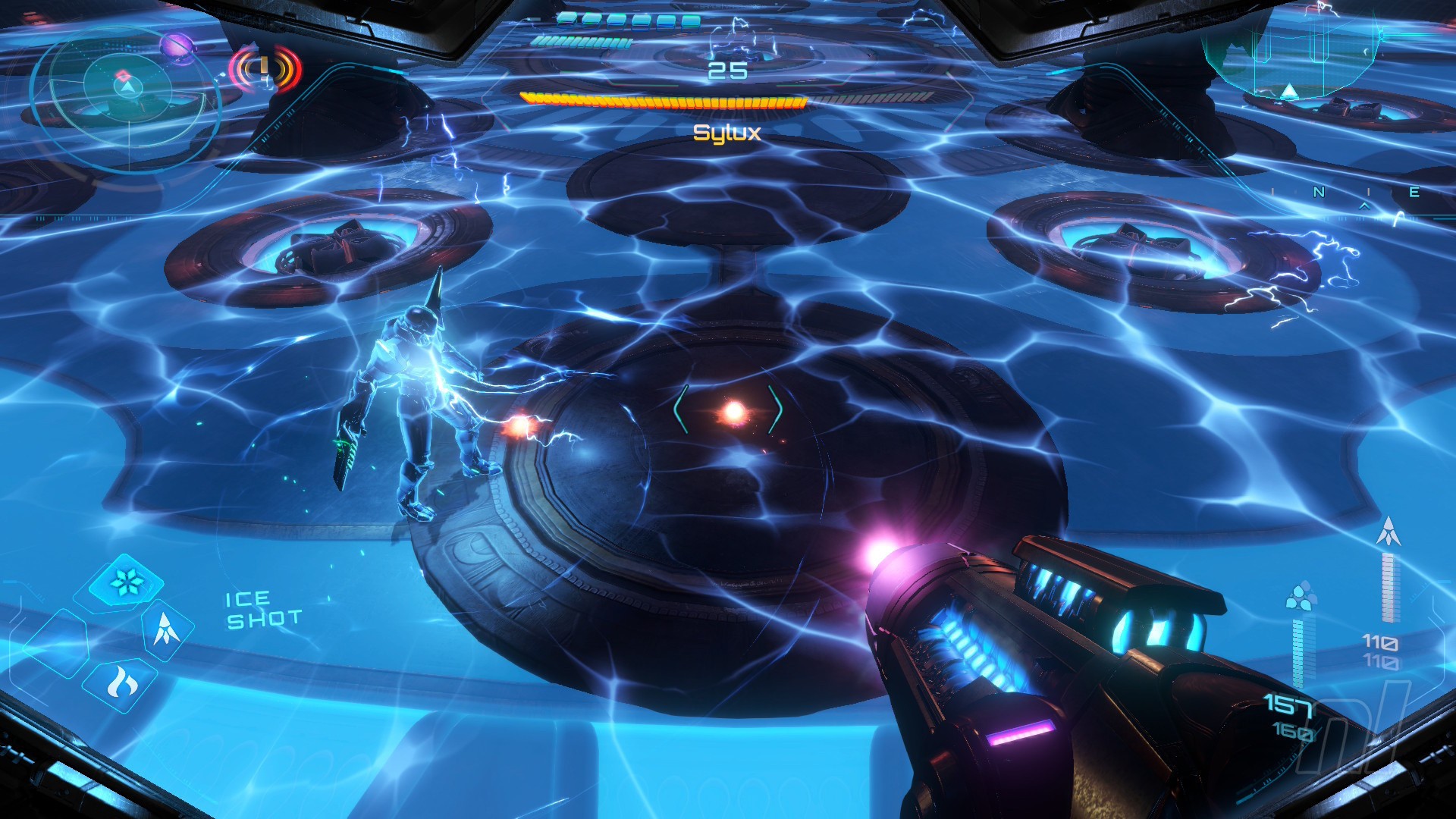Click the three-droplet icon above the cyan gauge
Image resolution: width=1456 pixels, height=819 pixels.
coord(1300,597)
